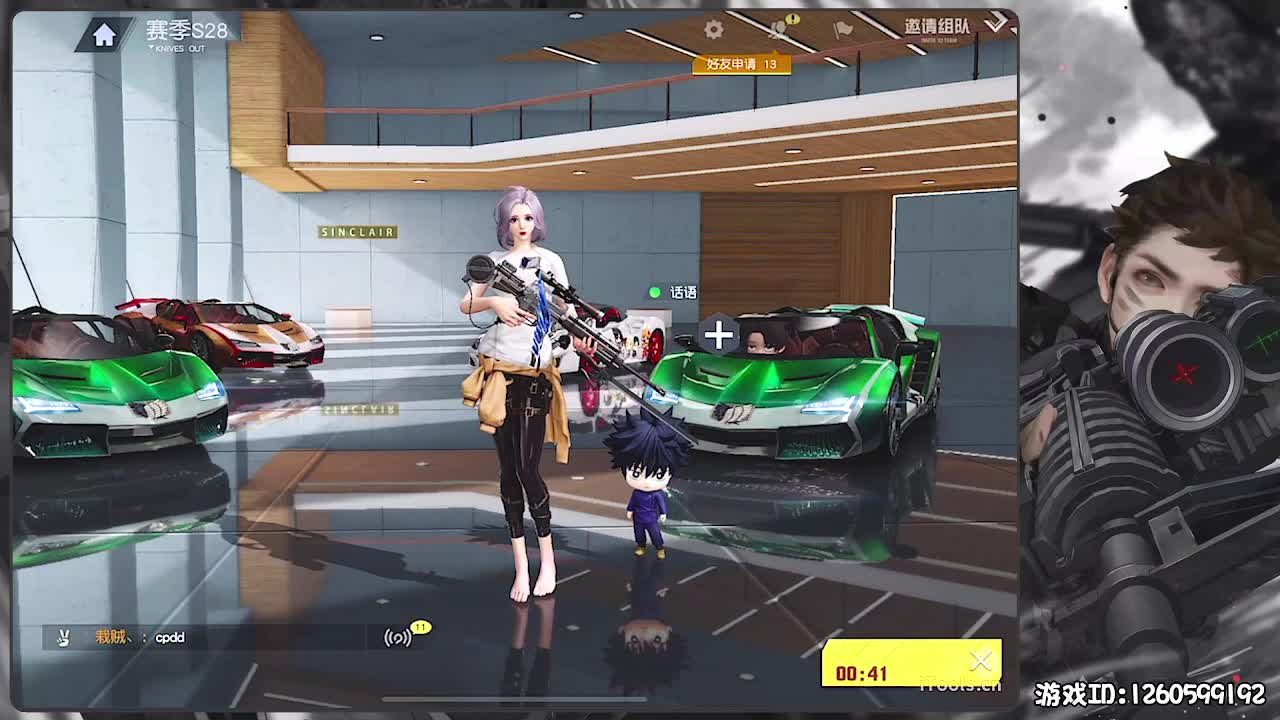Open the voice broadcast speaker icon

(397, 637)
